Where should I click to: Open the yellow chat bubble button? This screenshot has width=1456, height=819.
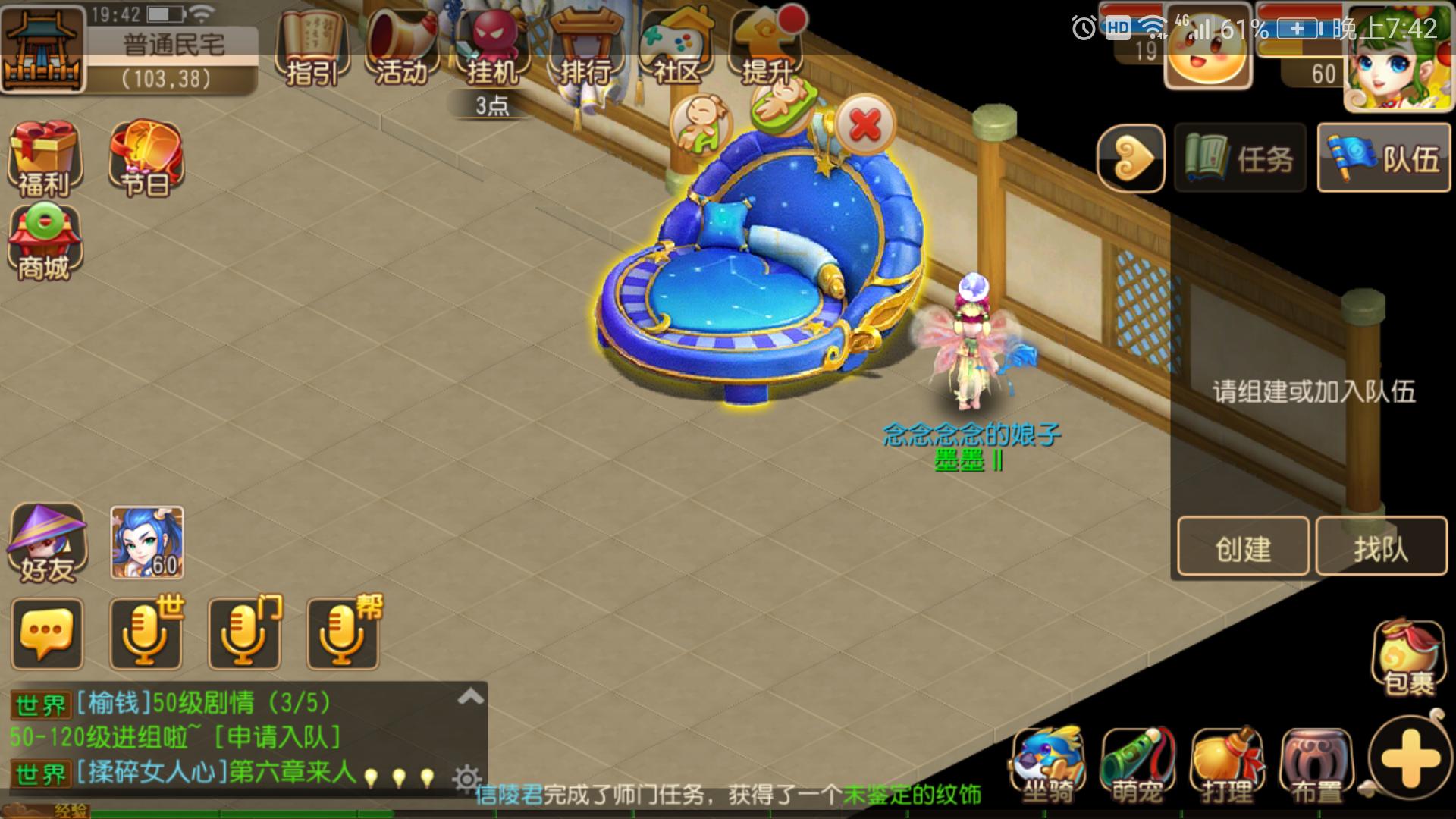(x=47, y=634)
